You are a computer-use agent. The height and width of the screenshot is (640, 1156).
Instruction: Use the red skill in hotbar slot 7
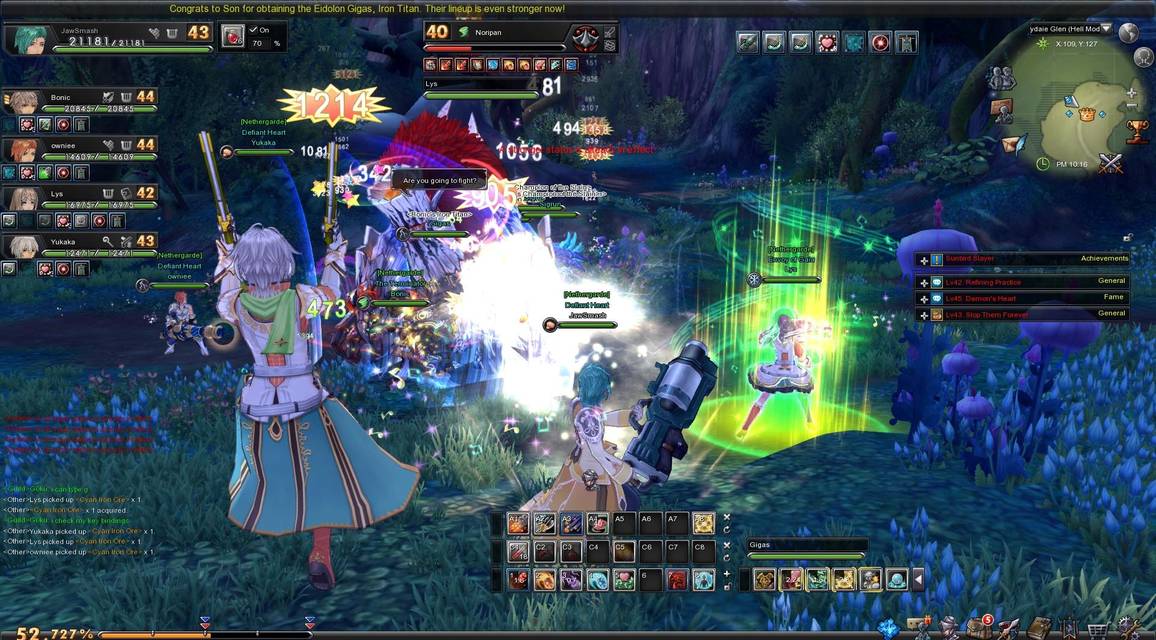coord(678,579)
